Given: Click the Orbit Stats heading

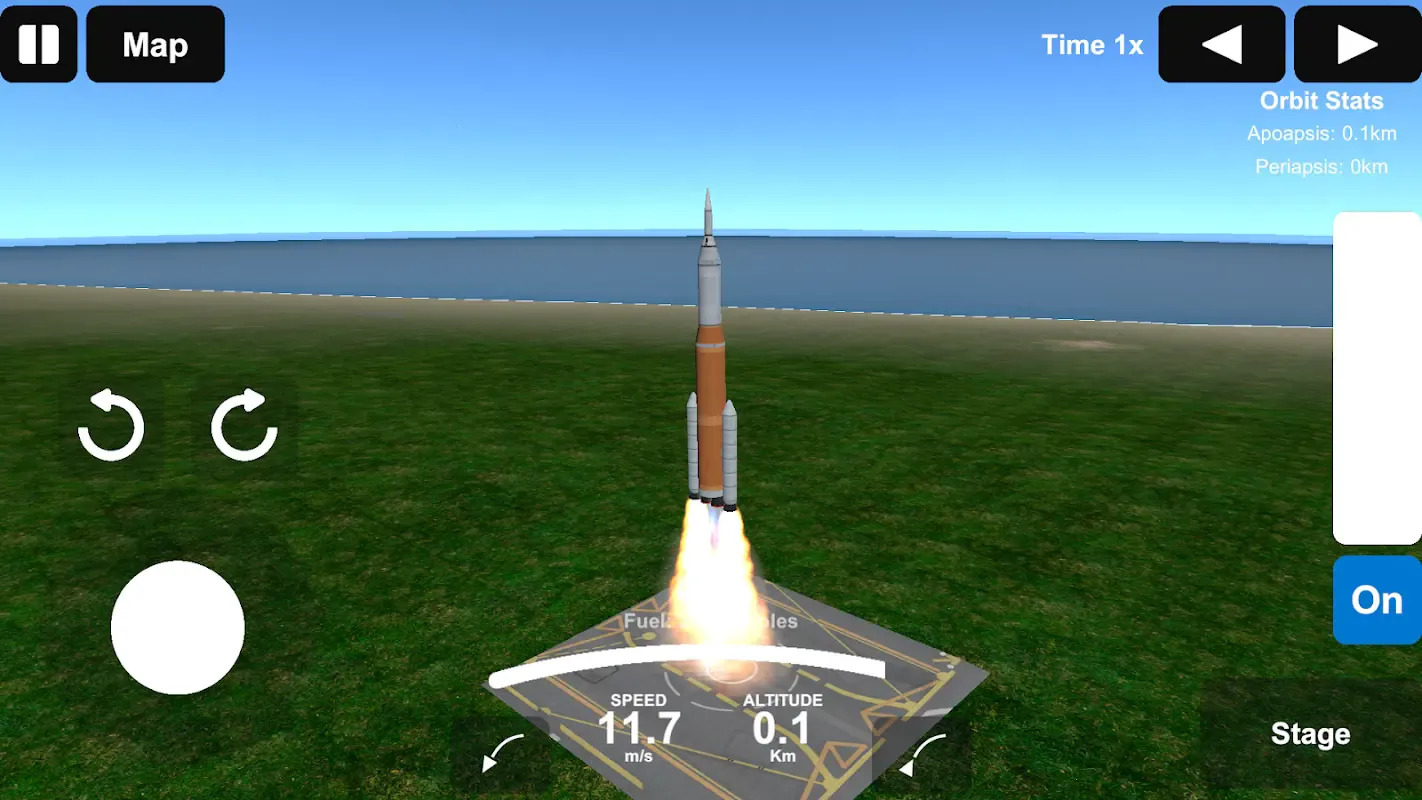Looking at the screenshot, I should click(x=1322, y=100).
